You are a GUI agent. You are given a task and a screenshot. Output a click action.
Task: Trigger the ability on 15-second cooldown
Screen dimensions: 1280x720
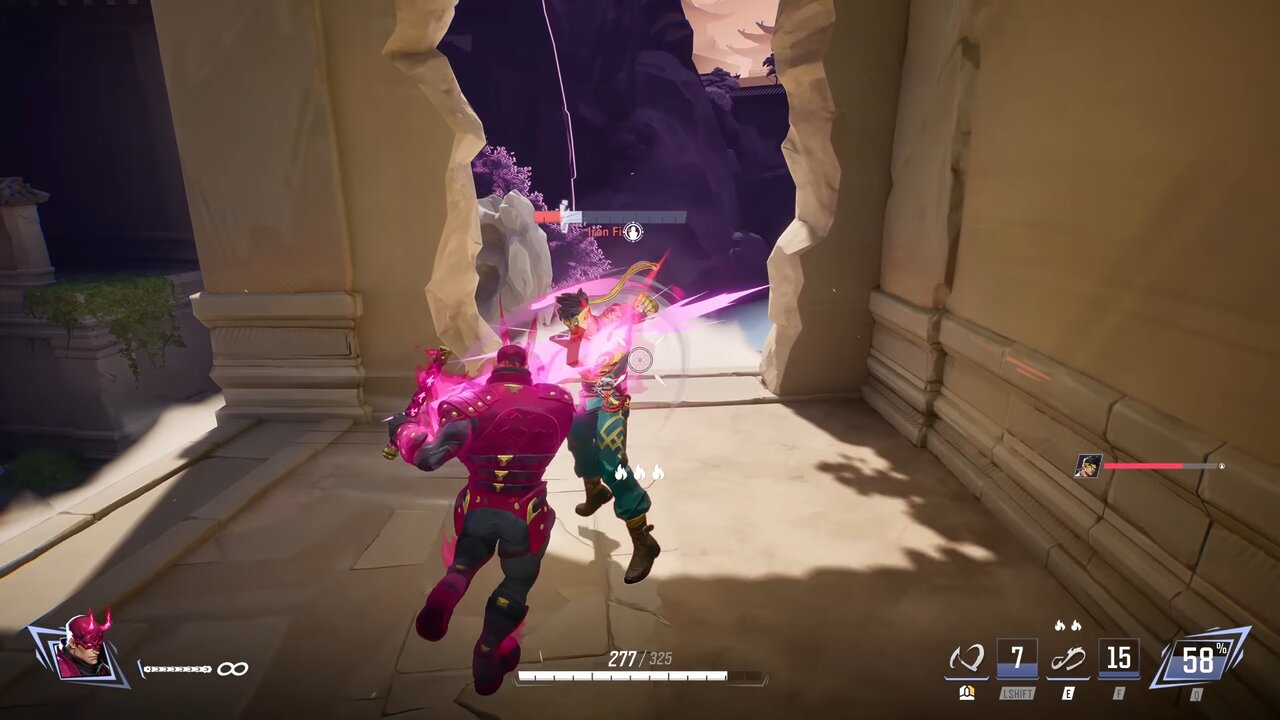tap(1118, 659)
